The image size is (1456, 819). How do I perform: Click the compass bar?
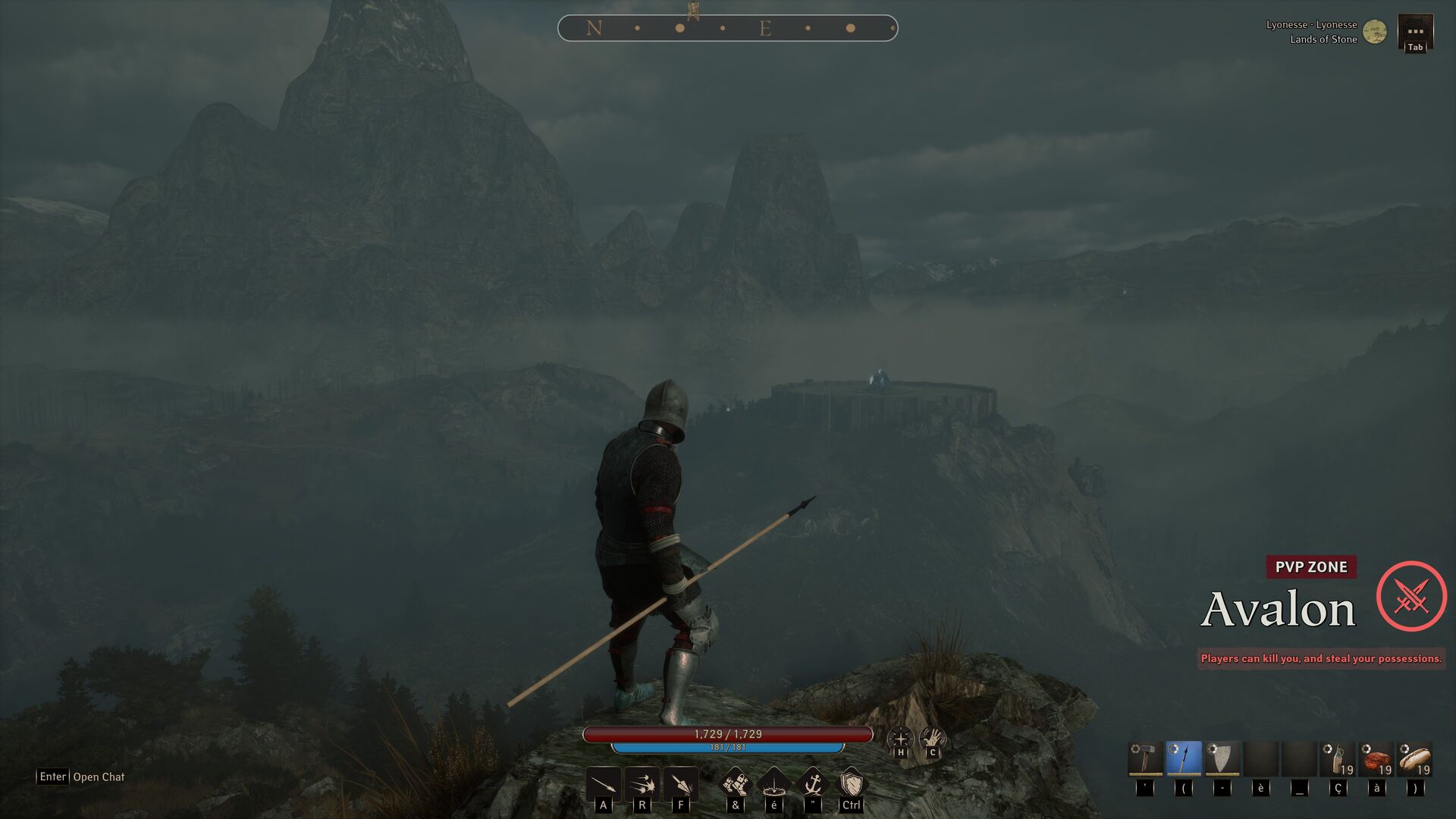(x=727, y=28)
